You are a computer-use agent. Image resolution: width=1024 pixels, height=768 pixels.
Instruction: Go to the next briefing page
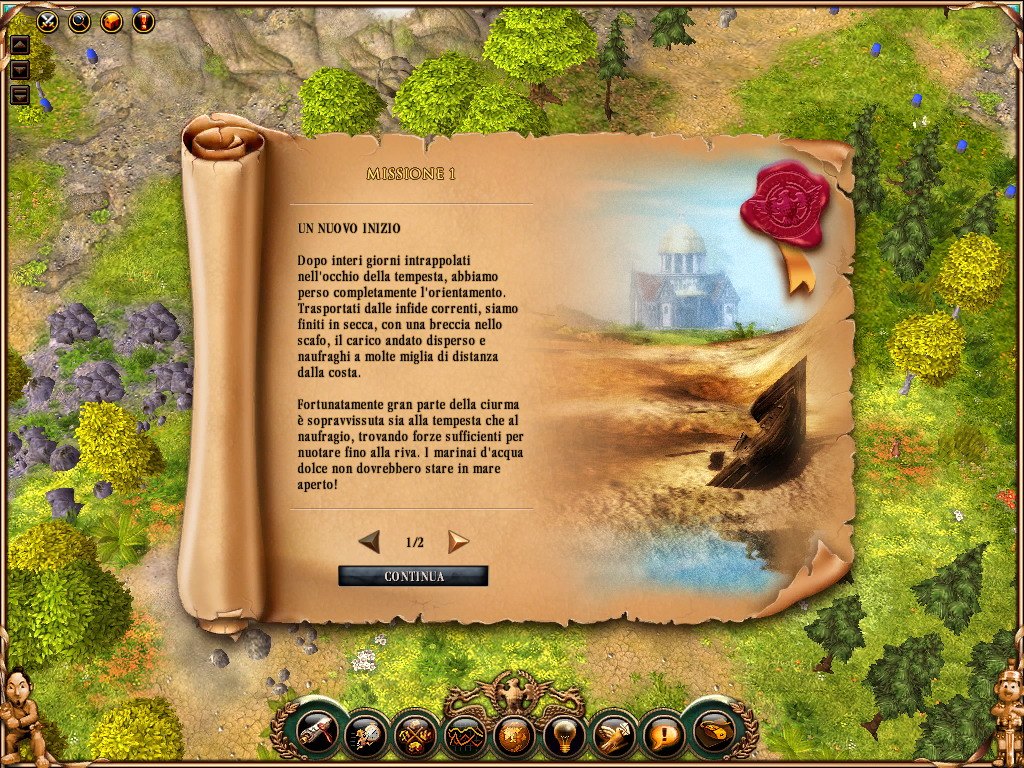tap(458, 542)
